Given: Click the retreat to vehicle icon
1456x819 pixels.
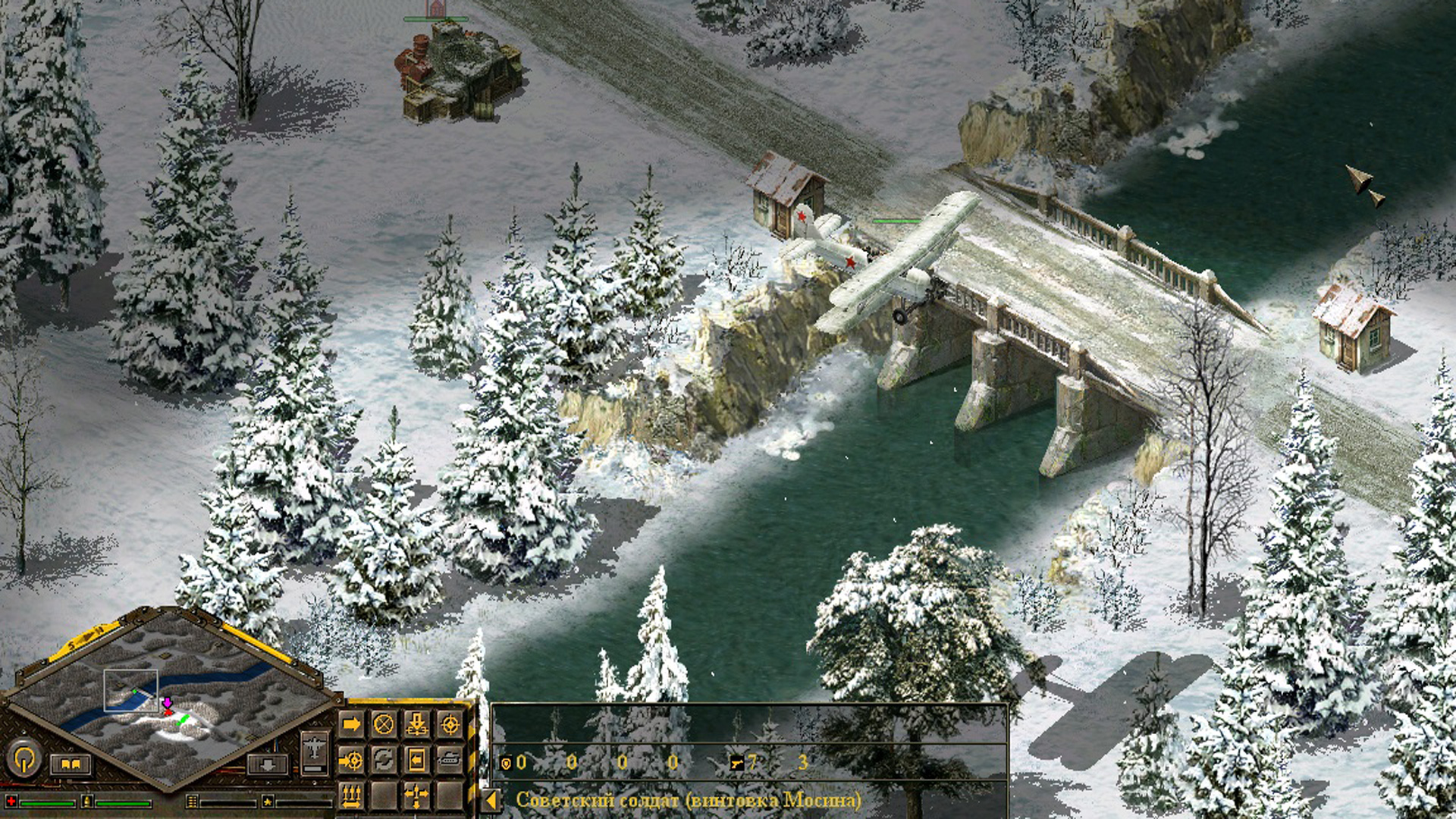Looking at the screenshot, I should (417, 758).
